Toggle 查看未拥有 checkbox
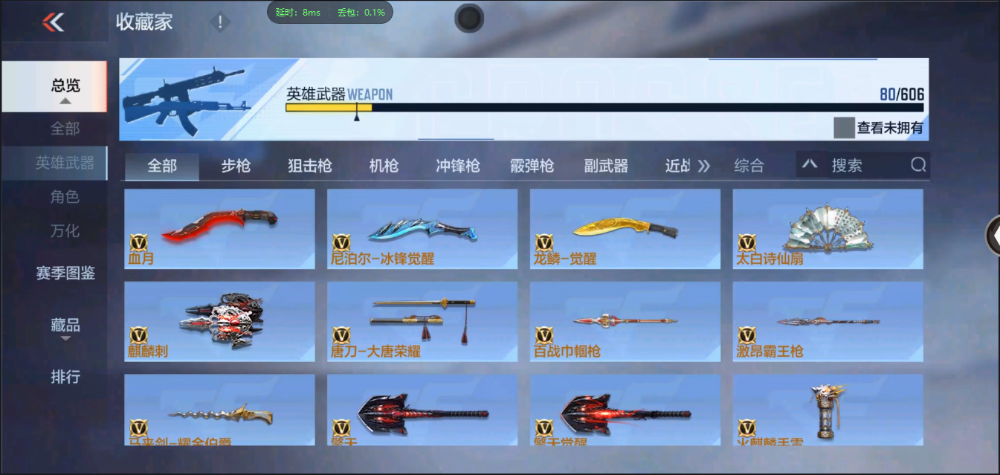Screen dimensions: 1000x475 844,128
